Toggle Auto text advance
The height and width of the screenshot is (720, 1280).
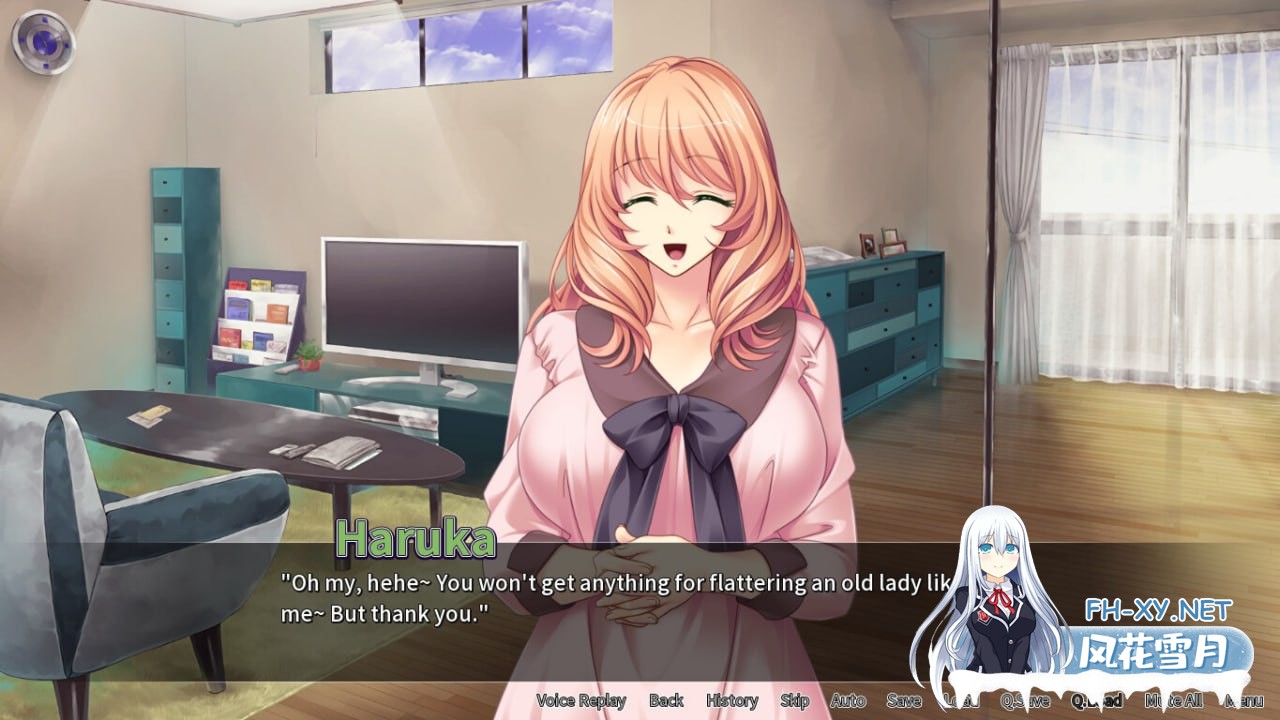tap(848, 701)
